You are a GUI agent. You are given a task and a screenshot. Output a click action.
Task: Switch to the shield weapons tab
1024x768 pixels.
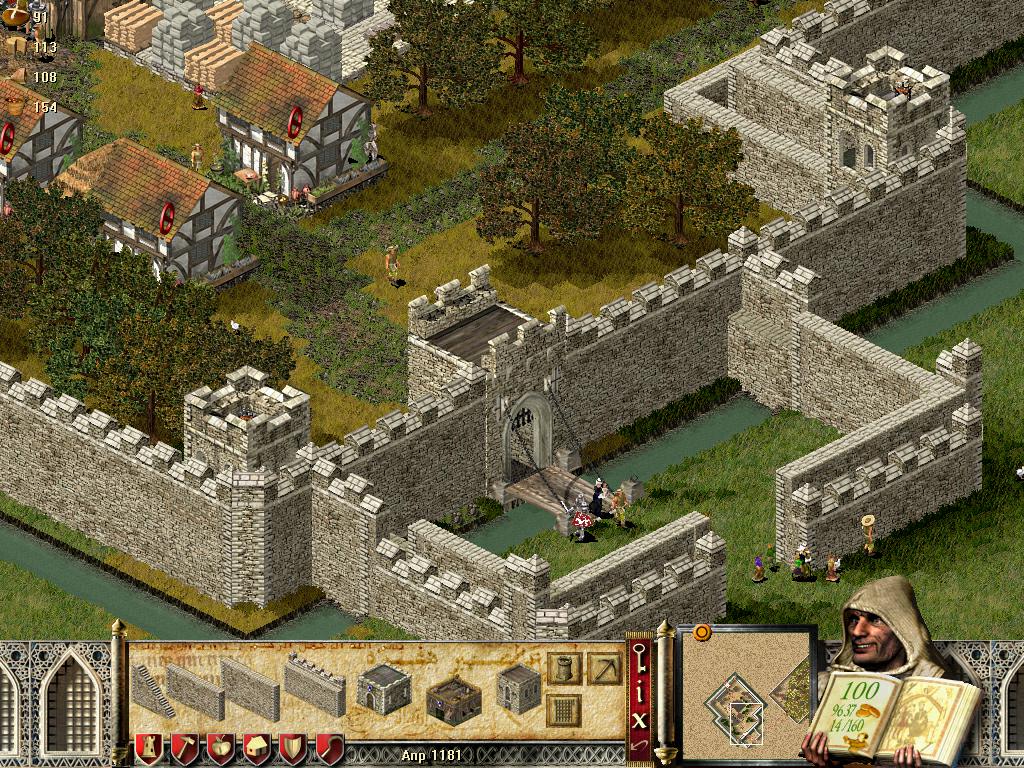[292, 749]
